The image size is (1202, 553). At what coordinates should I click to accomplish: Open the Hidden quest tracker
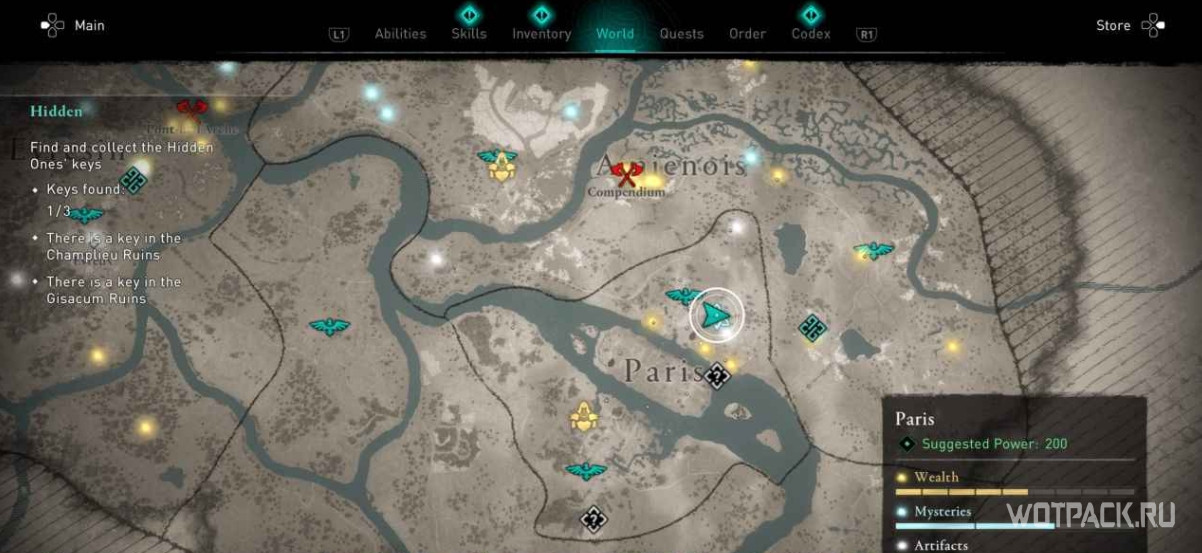click(56, 111)
